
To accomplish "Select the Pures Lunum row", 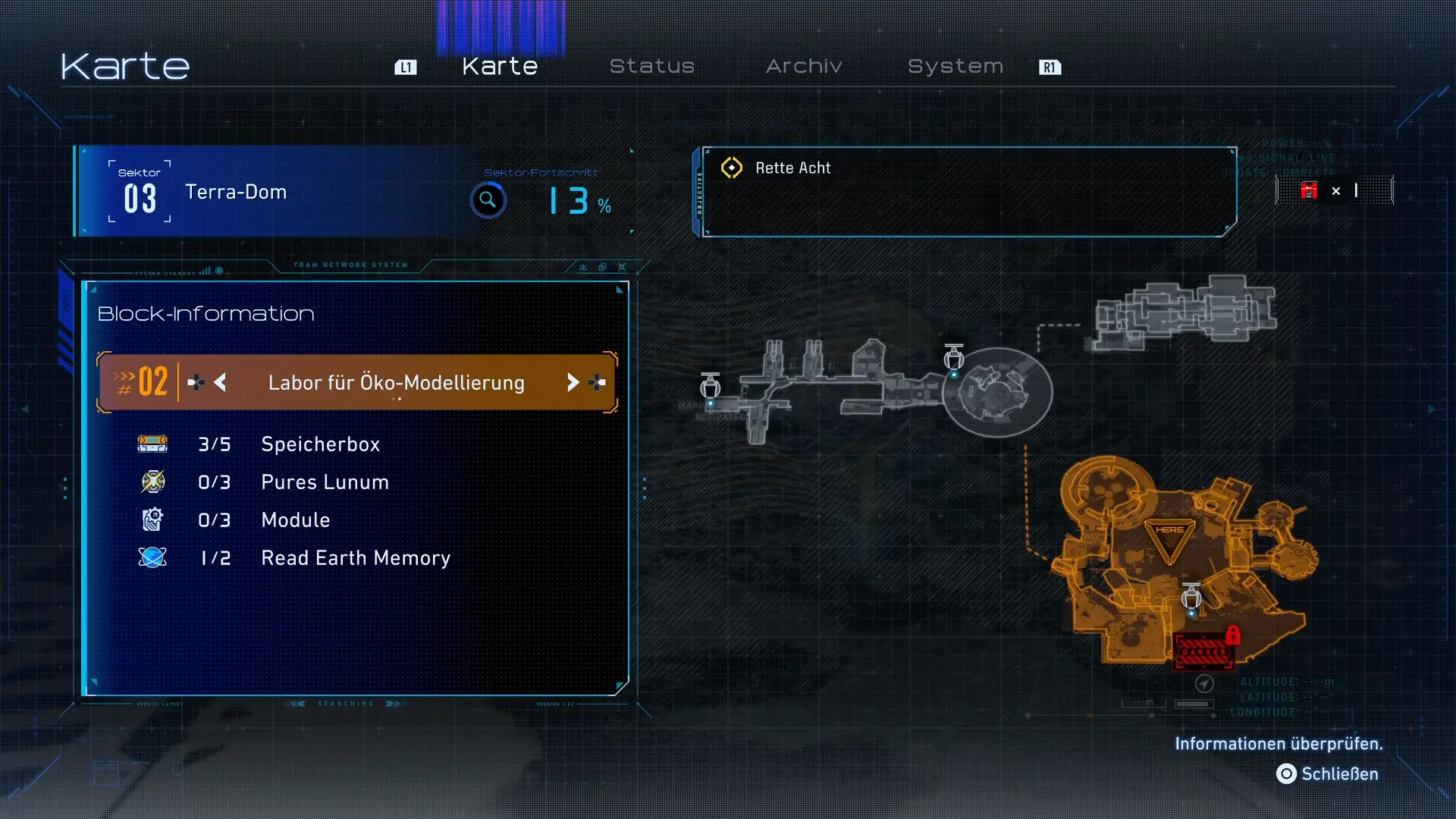I will (325, 482).
